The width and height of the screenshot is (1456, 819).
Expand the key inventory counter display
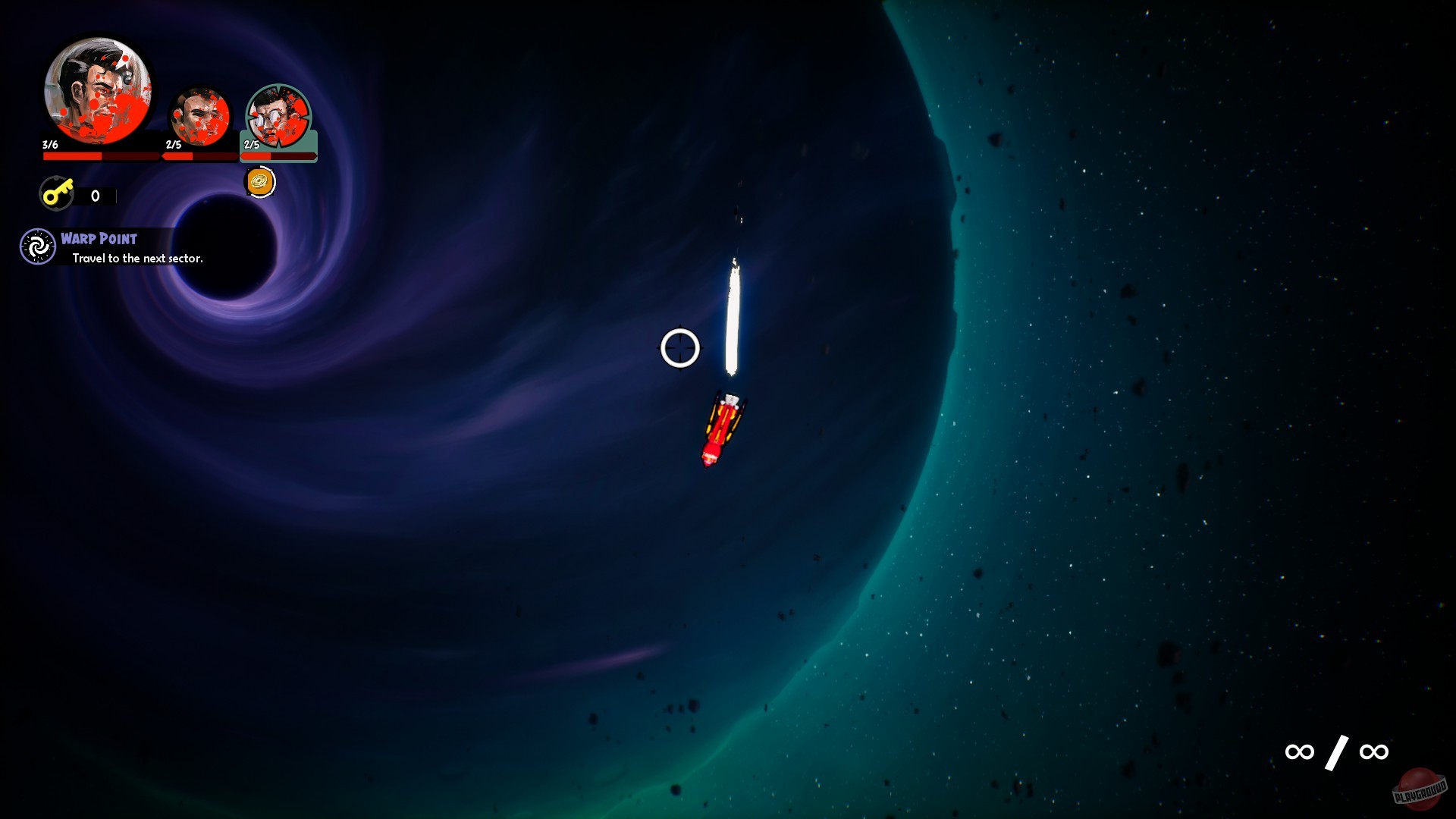95,195
